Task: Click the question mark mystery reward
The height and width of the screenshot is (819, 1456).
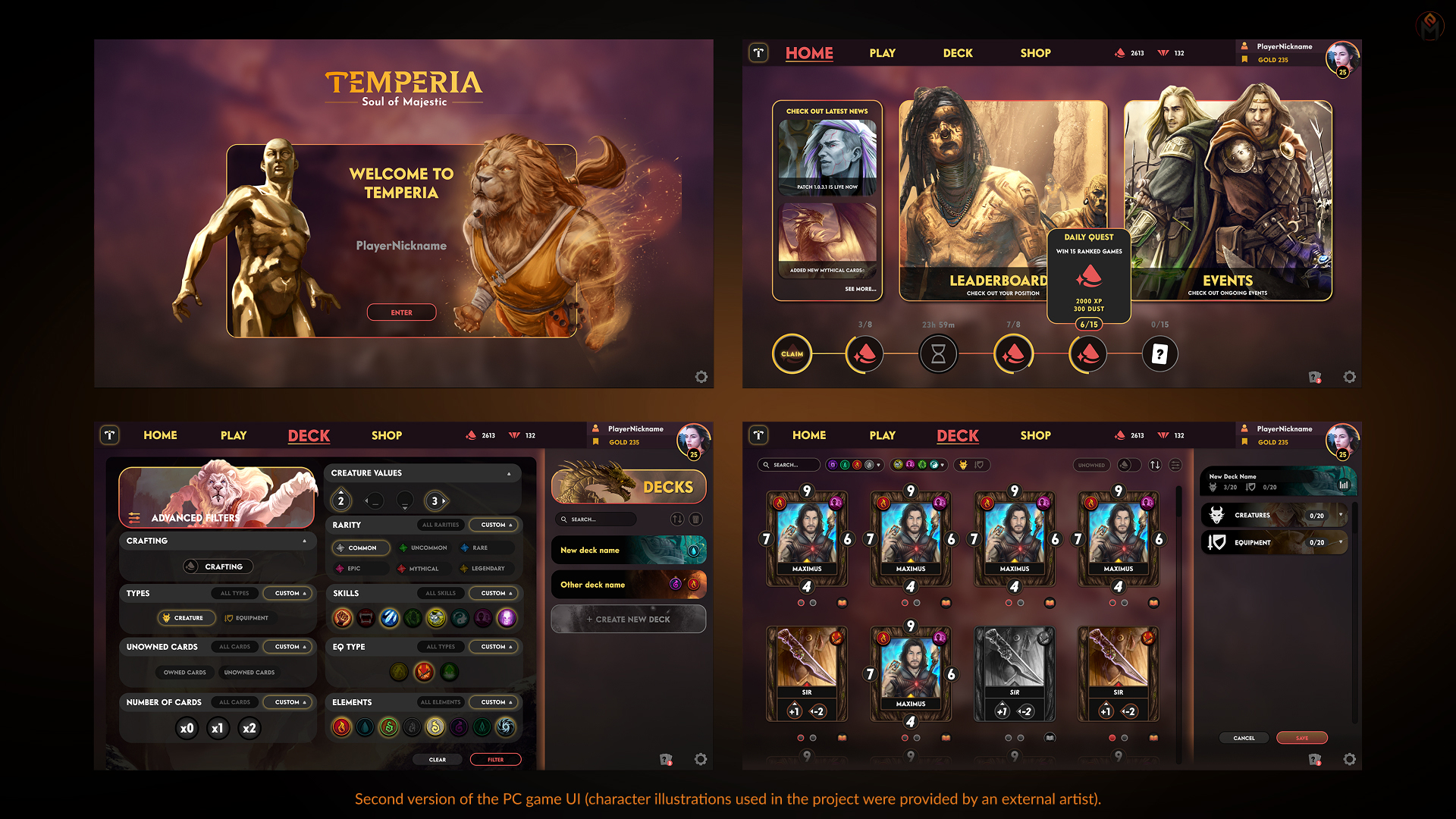Action: 1159,354
